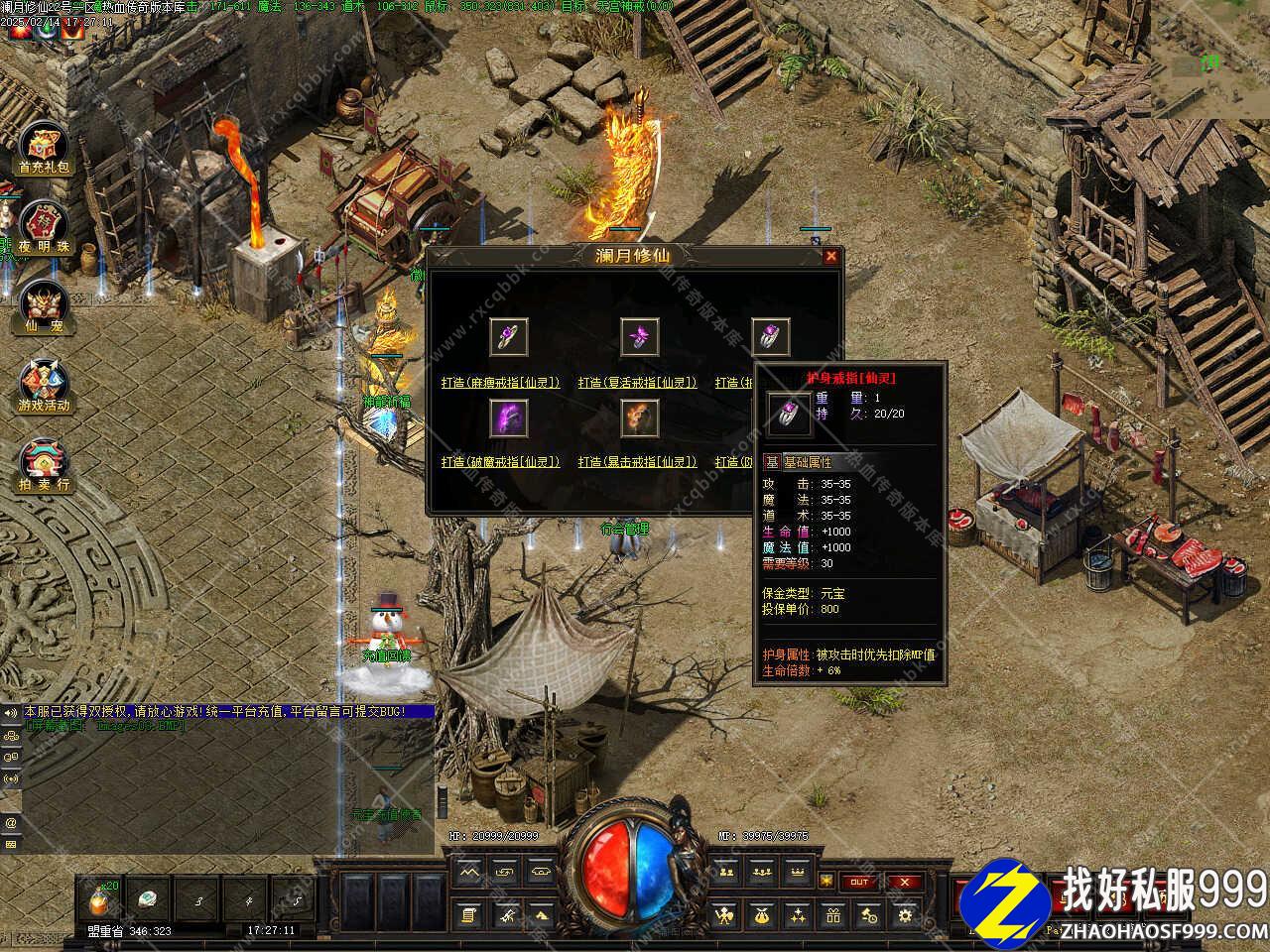1270x952 pixels.
Task: Click the 打造(暴击戒指[仙灵]) forge link
Action: click(638, 461)
